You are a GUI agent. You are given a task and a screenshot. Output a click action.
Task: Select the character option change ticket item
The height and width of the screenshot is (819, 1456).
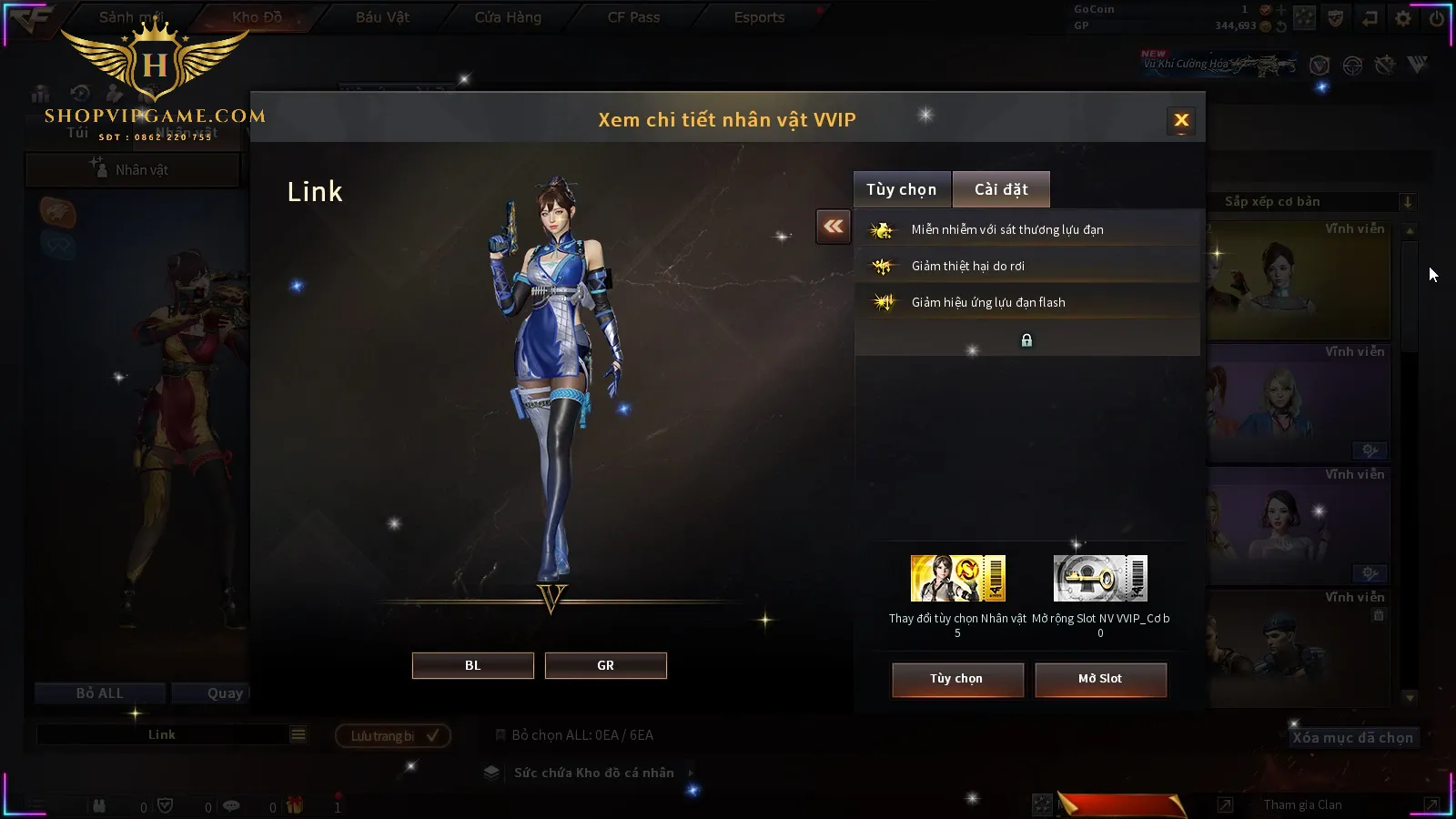pos(957,579)
